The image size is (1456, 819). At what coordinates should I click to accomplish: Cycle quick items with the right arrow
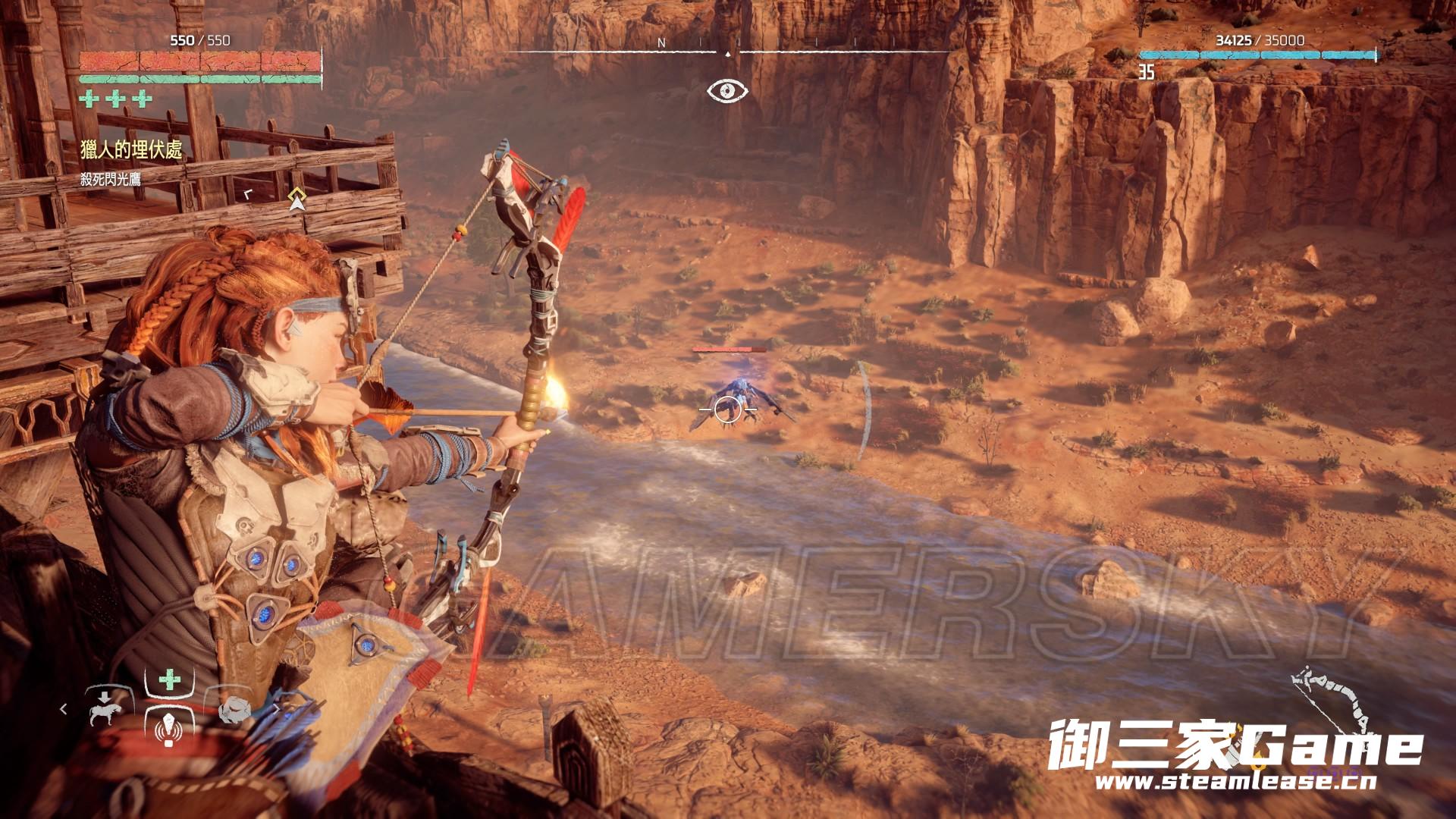pyautogui.click(x=277, y=708)
